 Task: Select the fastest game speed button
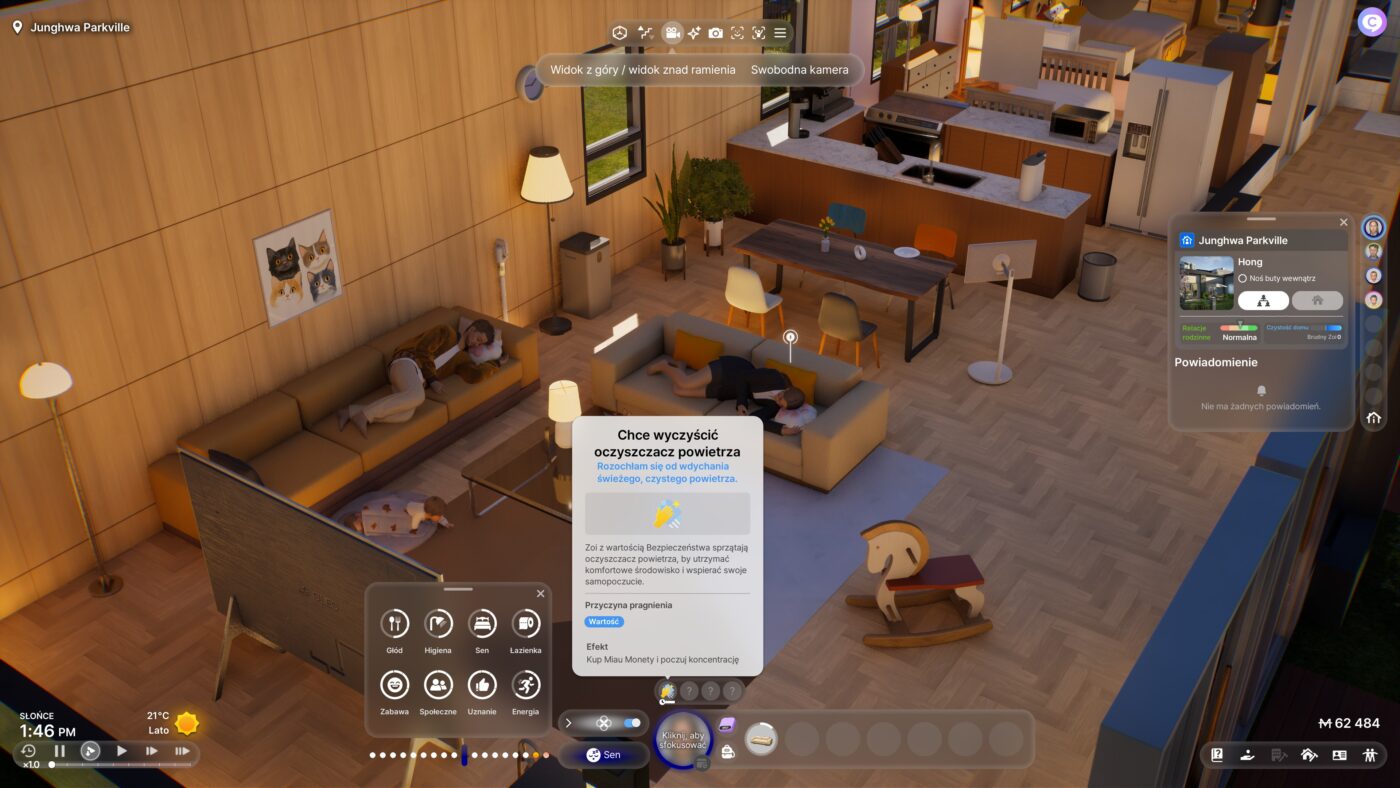point(182,751)
